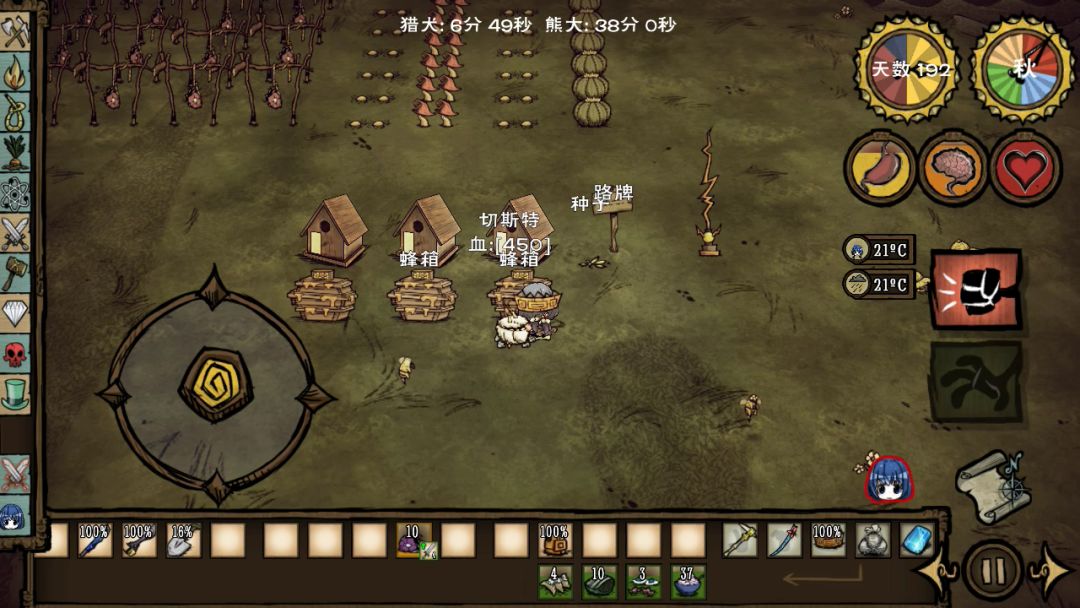Screen dimensions: 1080x608
Task: Open the green top hat Dress tab
Action: (16, 393)
